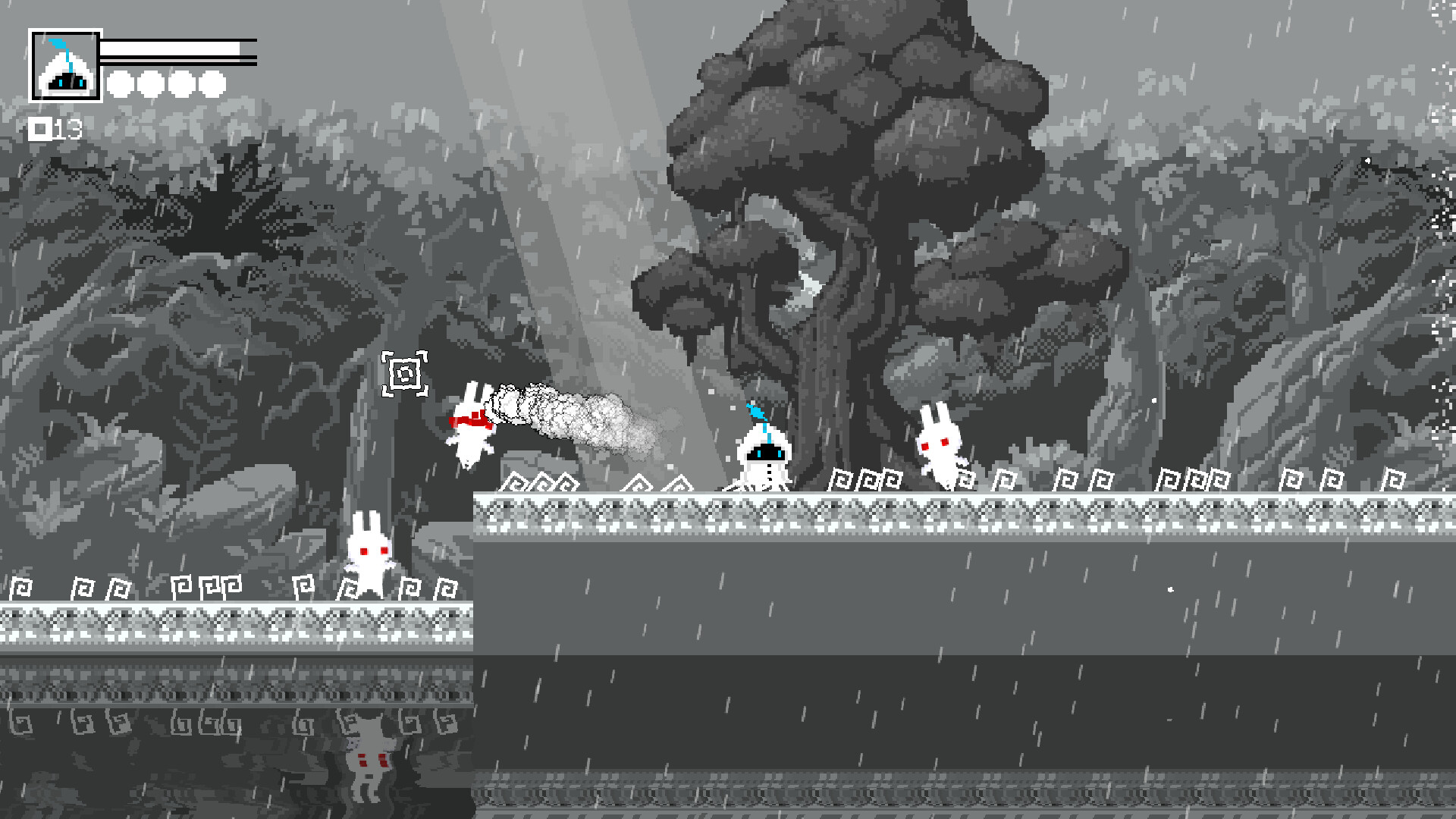Select the hooded robot player character
The image size is (1456, 819).
[x=766, y=455]
